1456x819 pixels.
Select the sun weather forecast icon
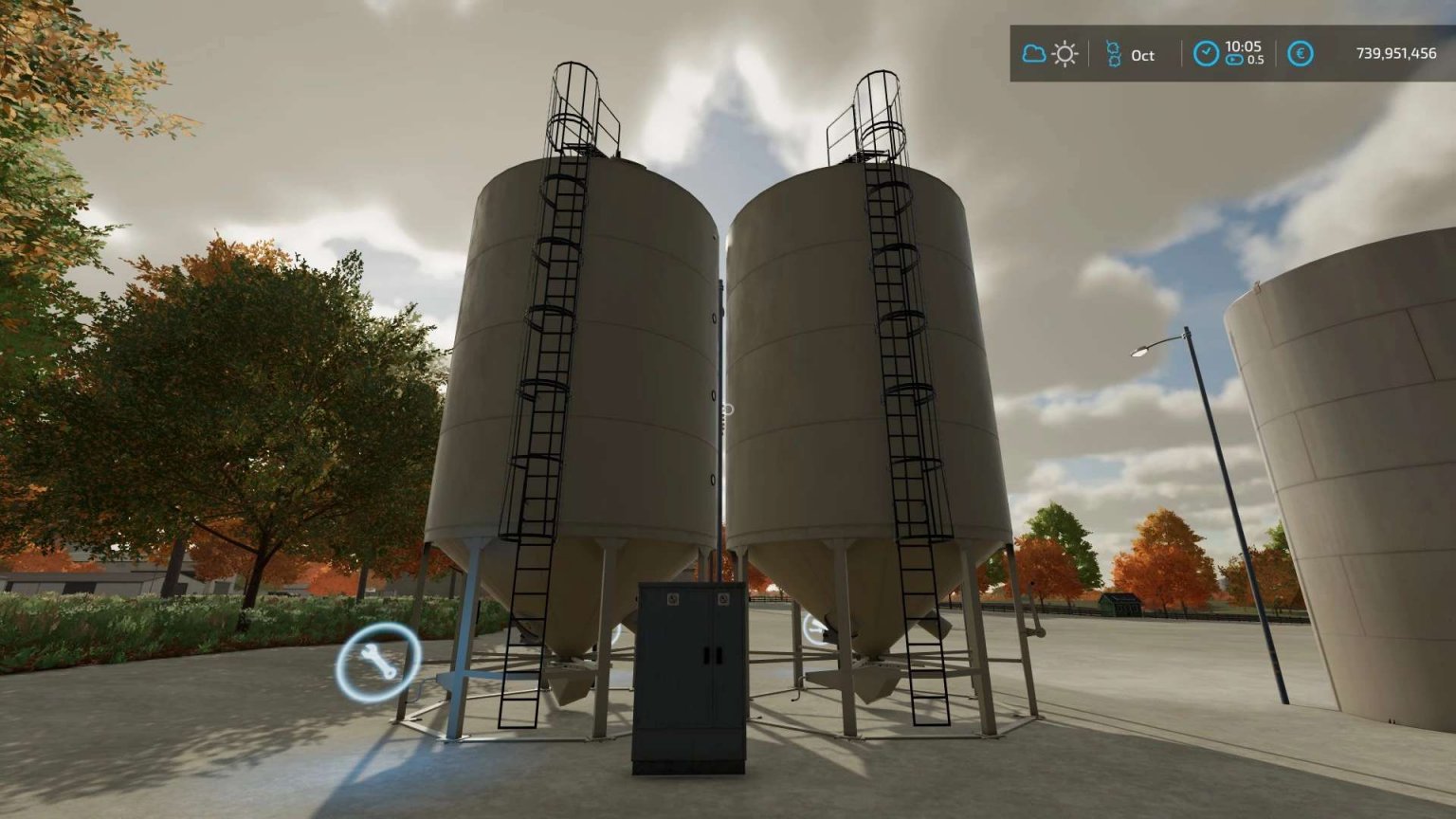(x=1065, y=55)
